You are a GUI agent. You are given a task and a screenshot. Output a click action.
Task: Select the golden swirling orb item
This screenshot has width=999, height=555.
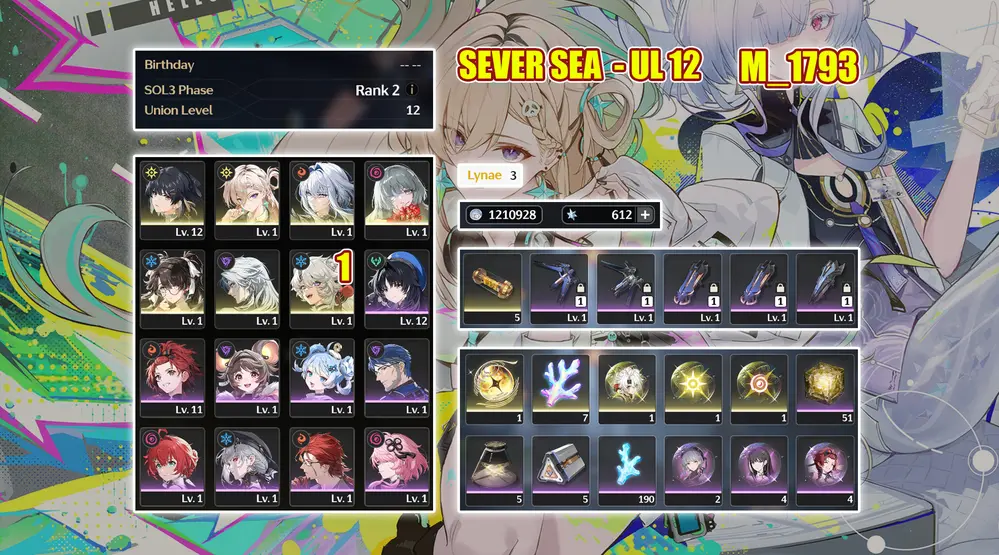point(492,385)
